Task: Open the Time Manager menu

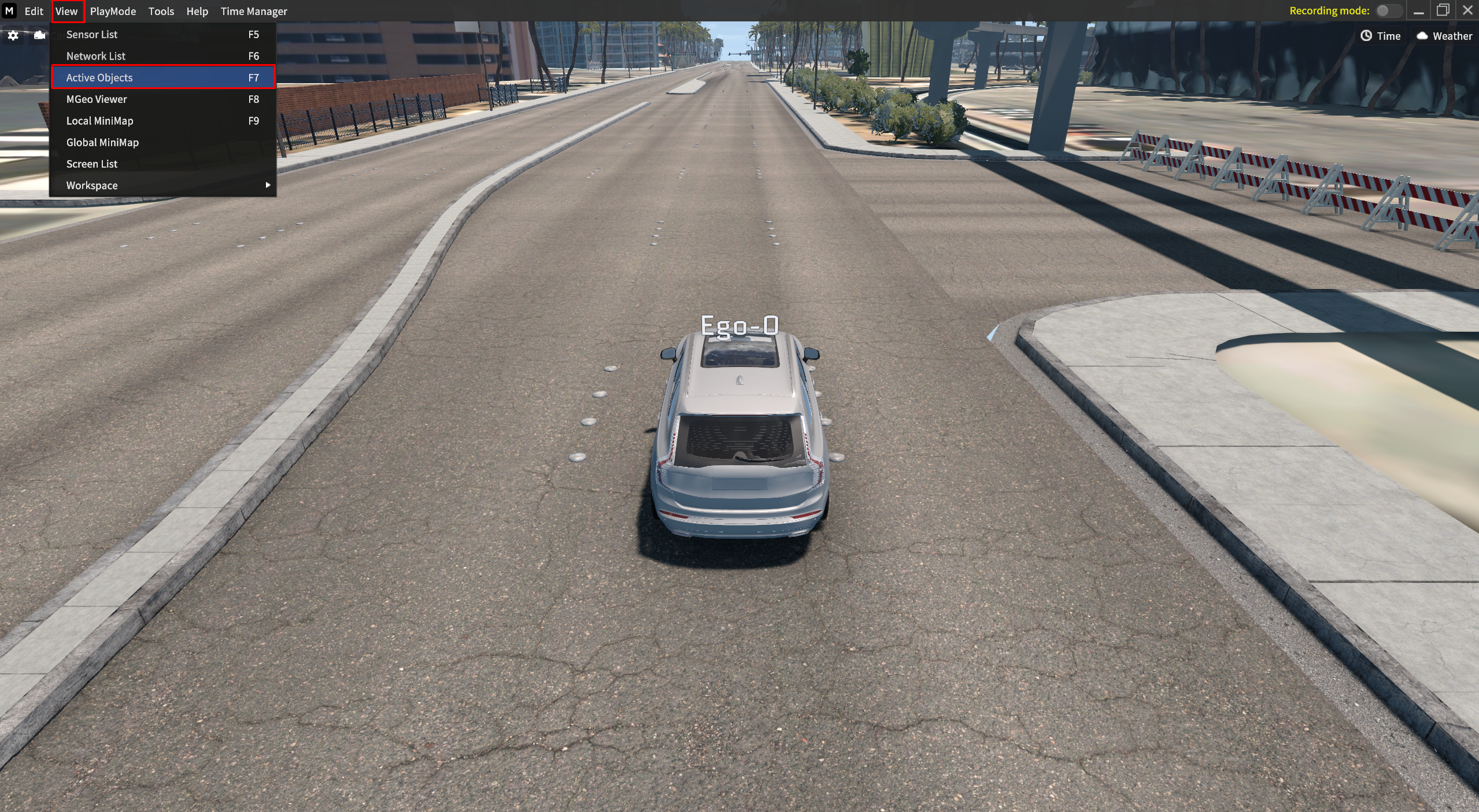Action: coord(254,11)
